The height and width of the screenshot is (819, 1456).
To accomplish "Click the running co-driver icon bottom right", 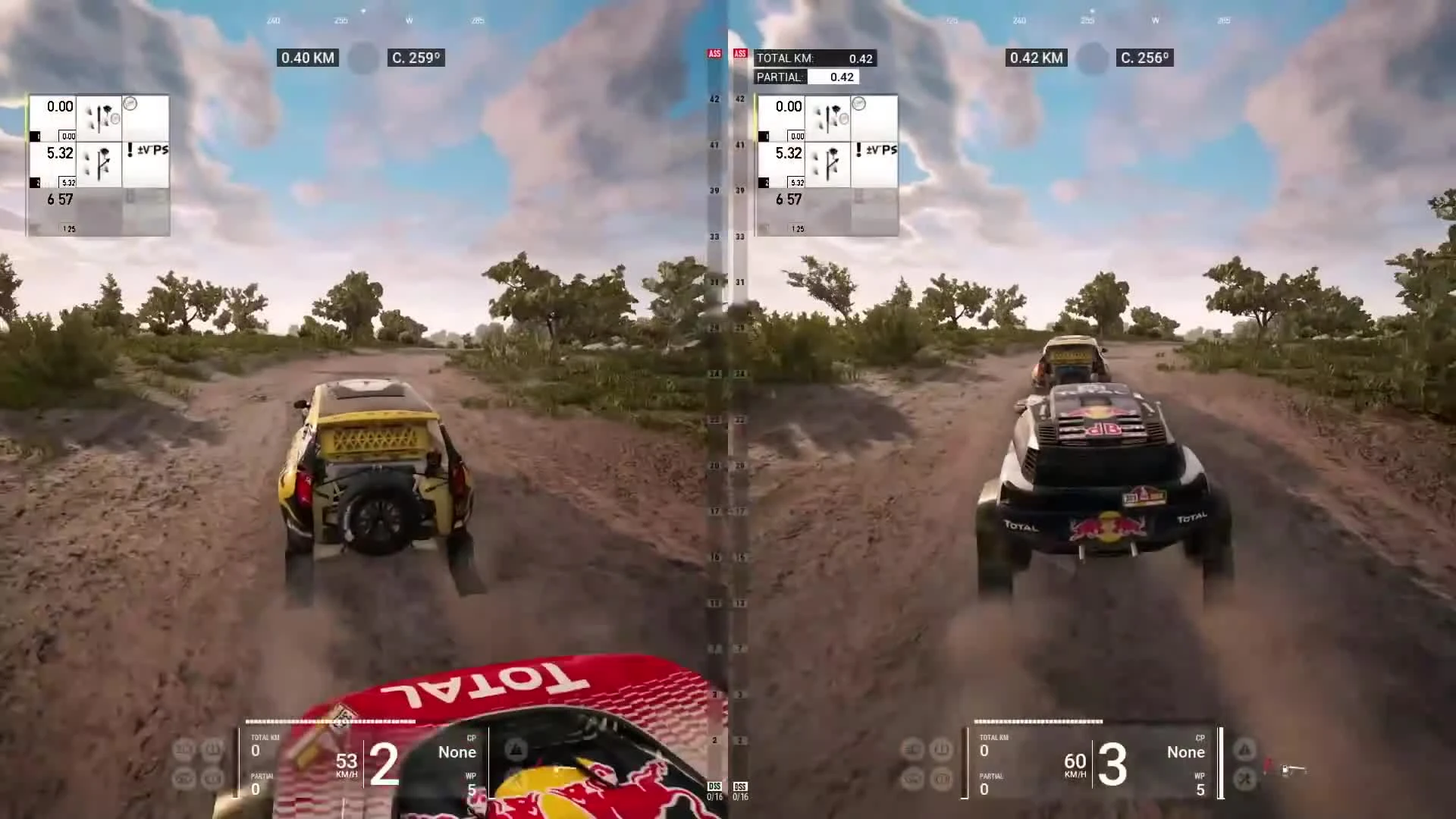I will (x=1244, y=779).
